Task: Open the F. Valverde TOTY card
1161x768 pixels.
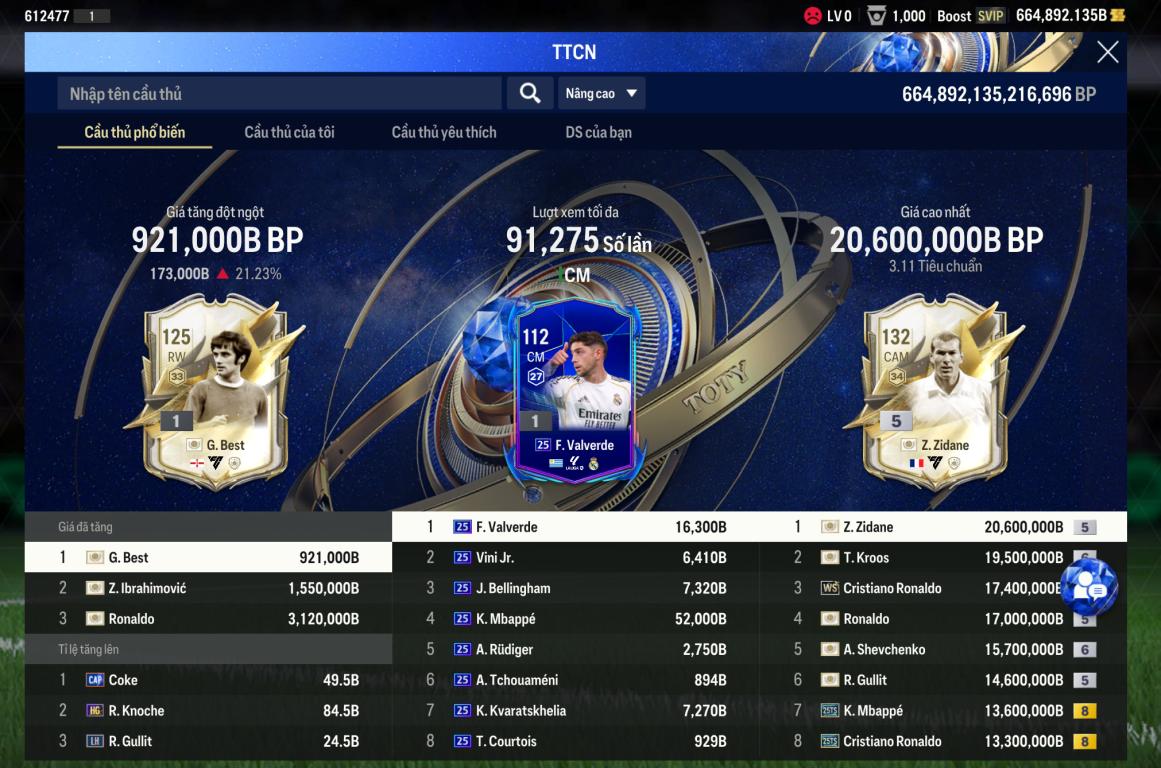Action: (574, 390)
